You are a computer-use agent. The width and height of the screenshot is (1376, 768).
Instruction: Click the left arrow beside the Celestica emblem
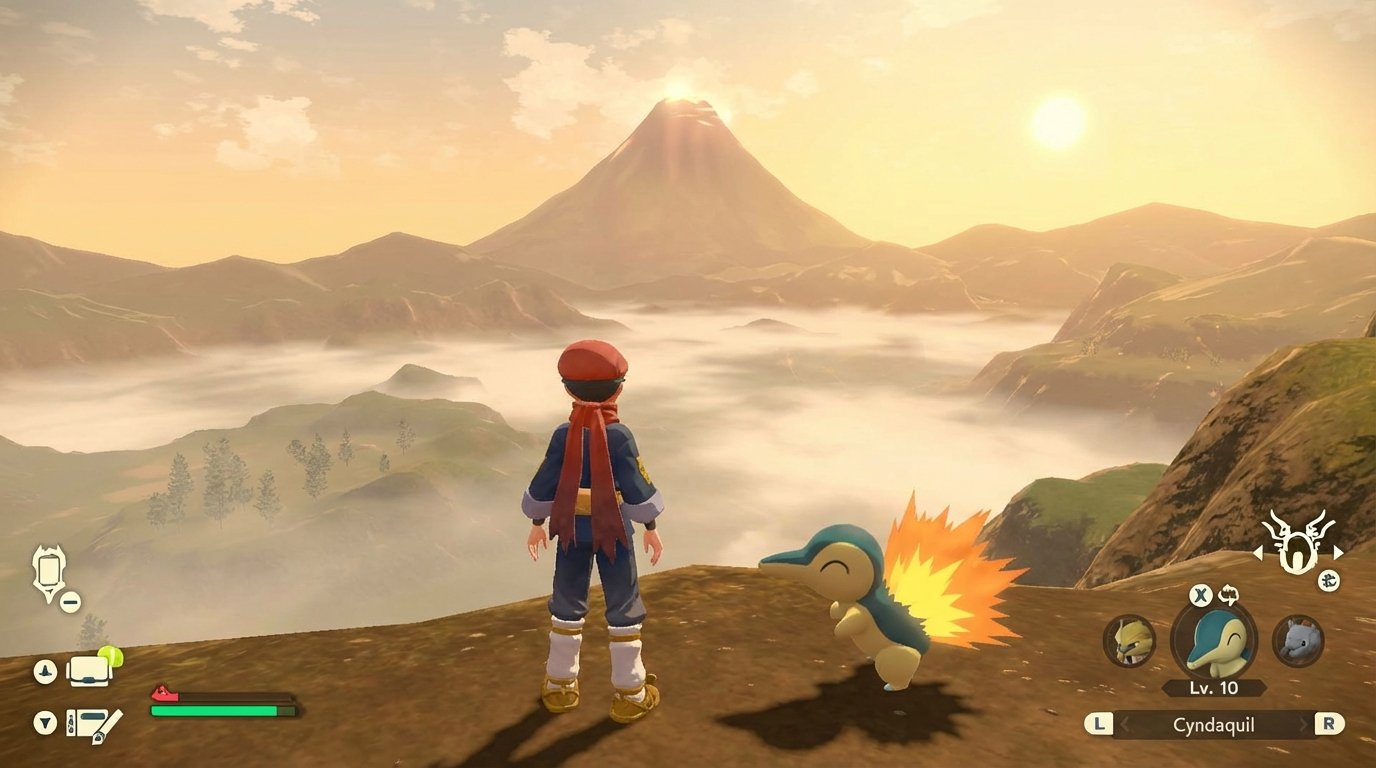click(x=1259, y=553)
